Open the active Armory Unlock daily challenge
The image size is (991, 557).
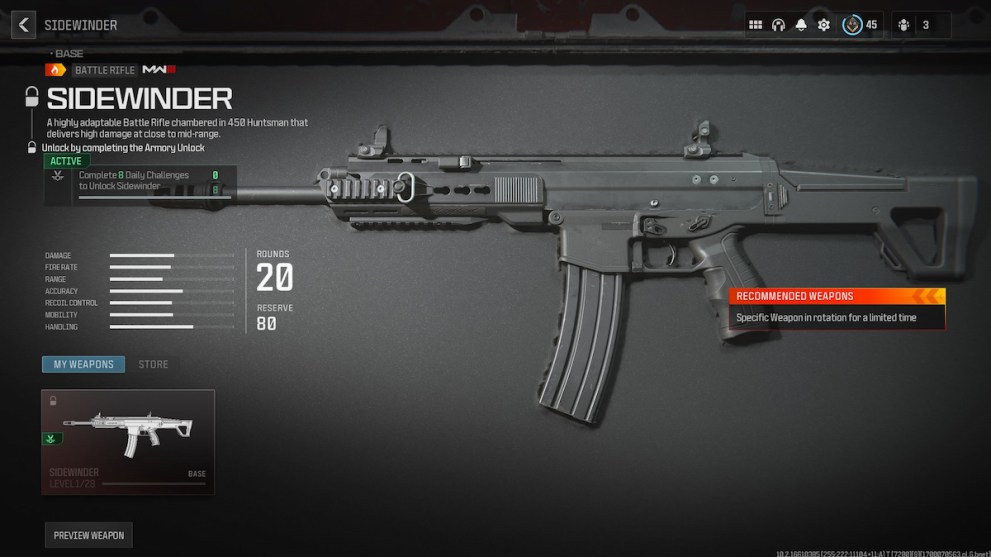(138, 182)
